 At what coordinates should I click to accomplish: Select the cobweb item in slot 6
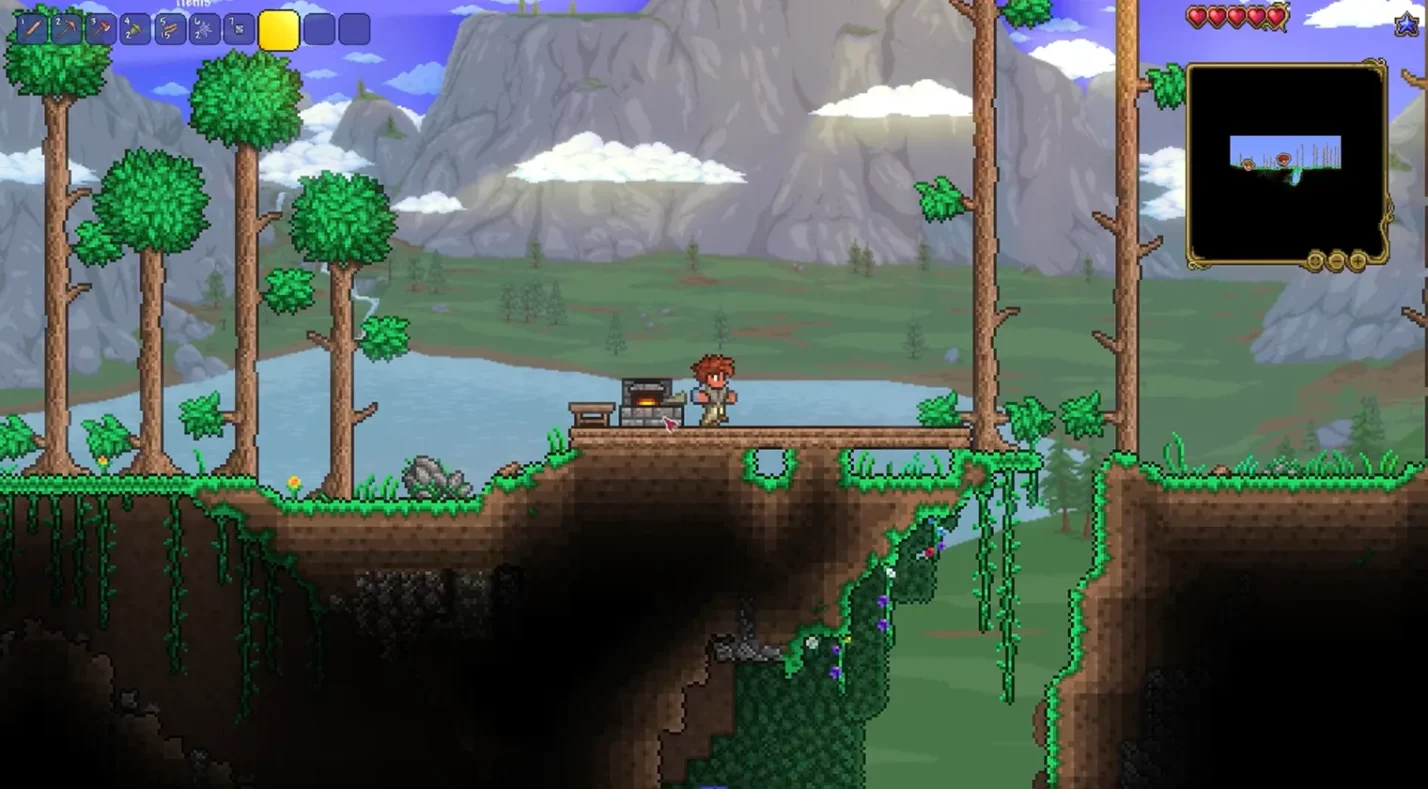point(204,29)
